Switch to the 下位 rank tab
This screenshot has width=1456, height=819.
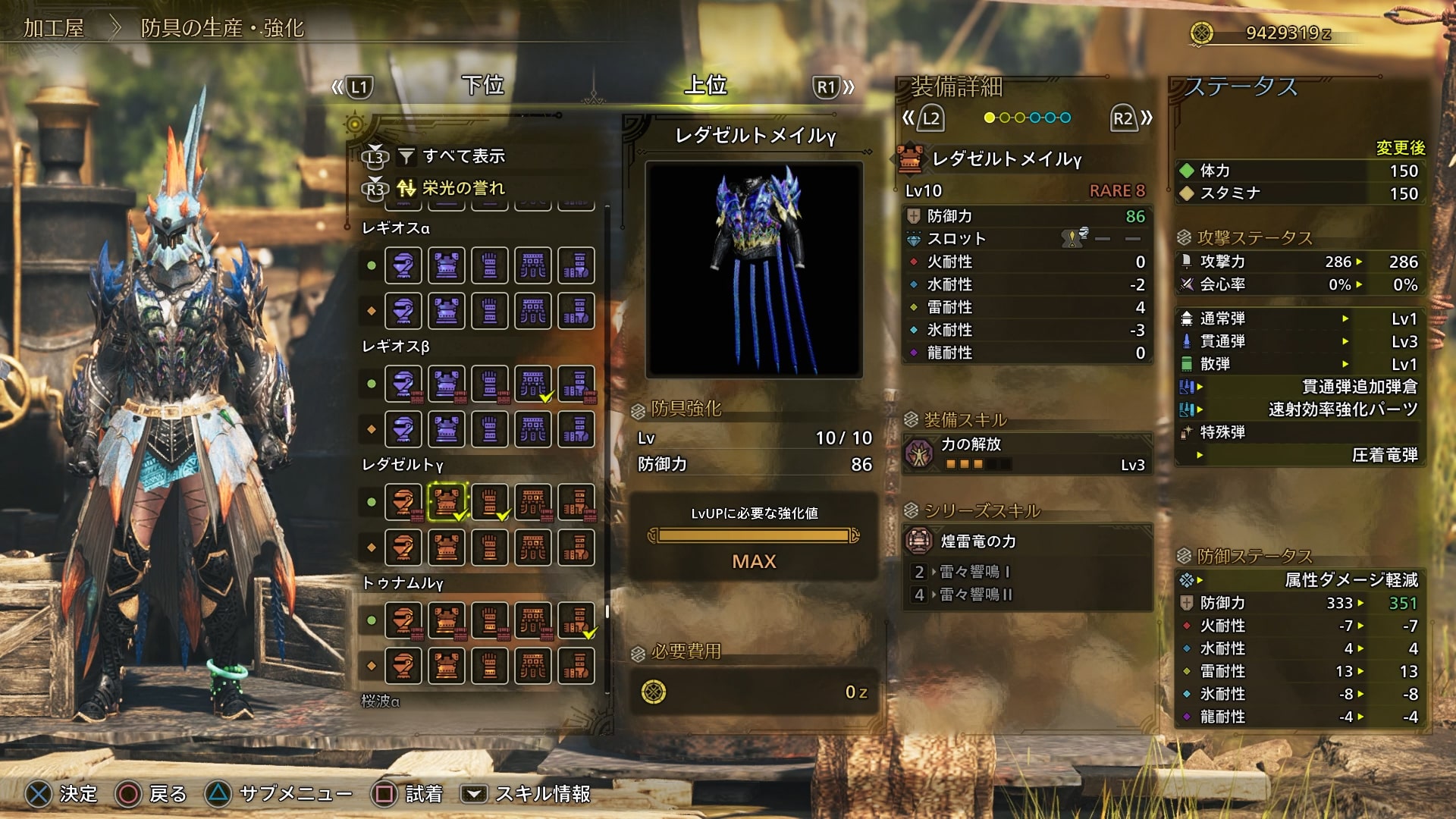tap(483, 86)
